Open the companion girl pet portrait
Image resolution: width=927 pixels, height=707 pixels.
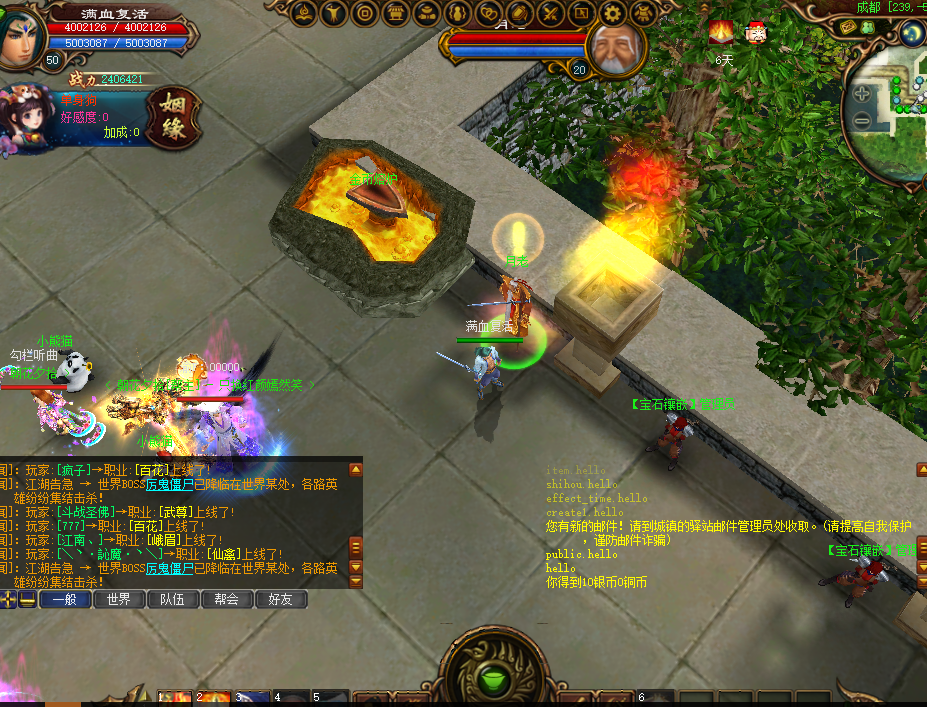click(28, 118)
